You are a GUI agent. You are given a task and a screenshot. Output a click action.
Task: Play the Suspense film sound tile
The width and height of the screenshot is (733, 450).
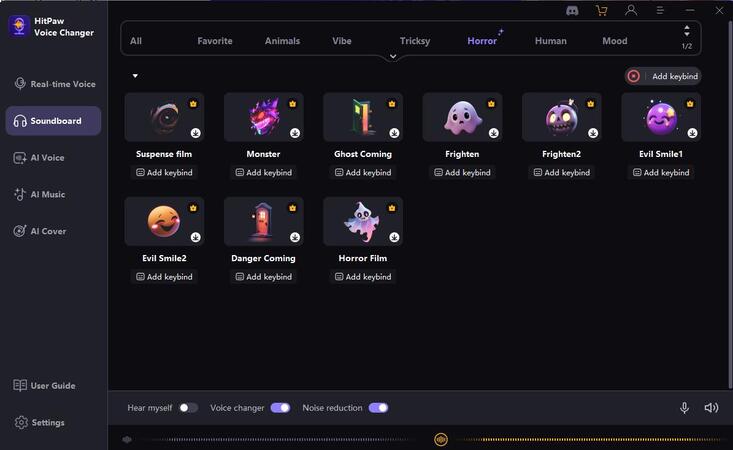tap(164, 117)
